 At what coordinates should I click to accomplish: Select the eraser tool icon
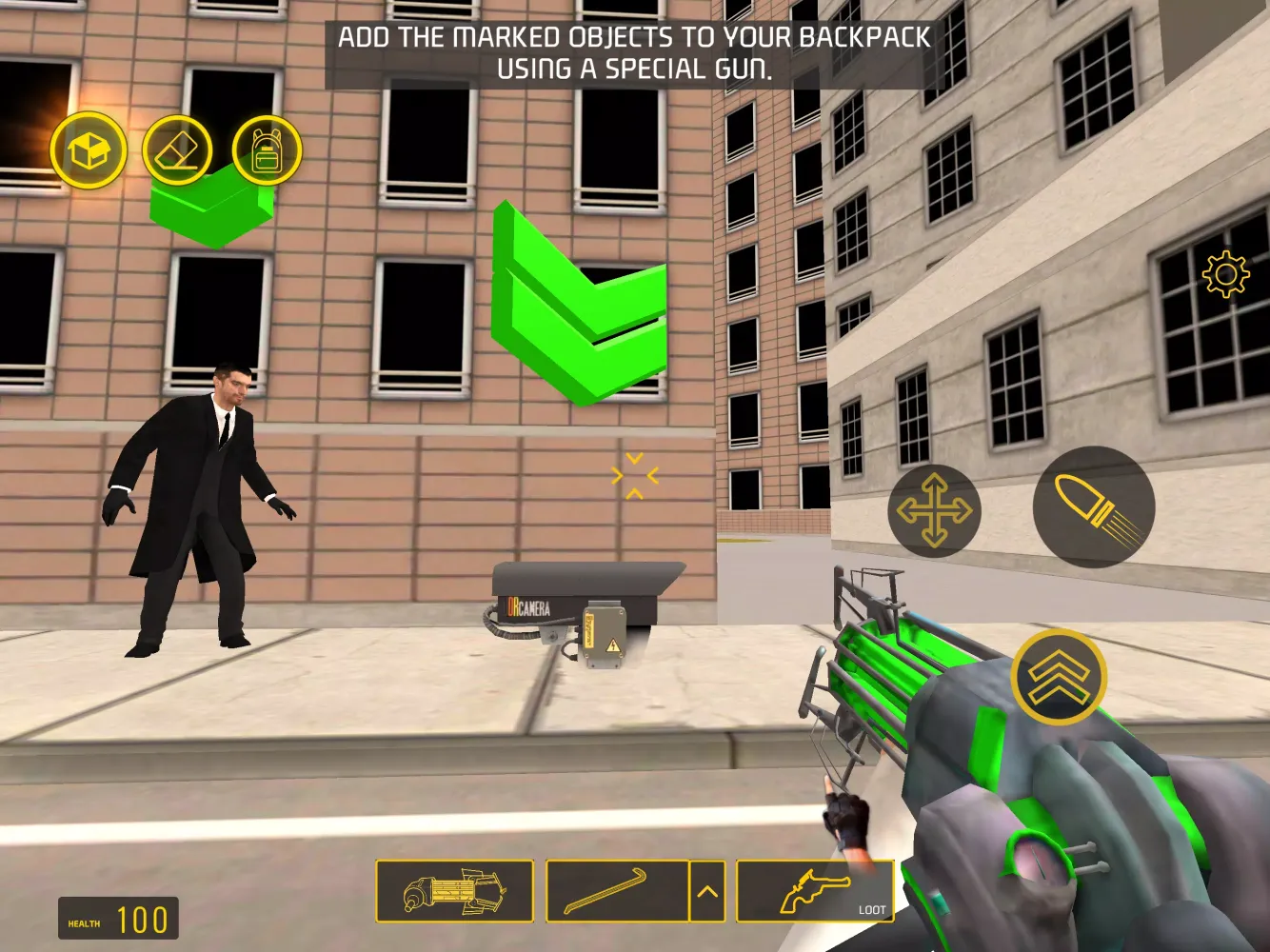click(178, 150)
